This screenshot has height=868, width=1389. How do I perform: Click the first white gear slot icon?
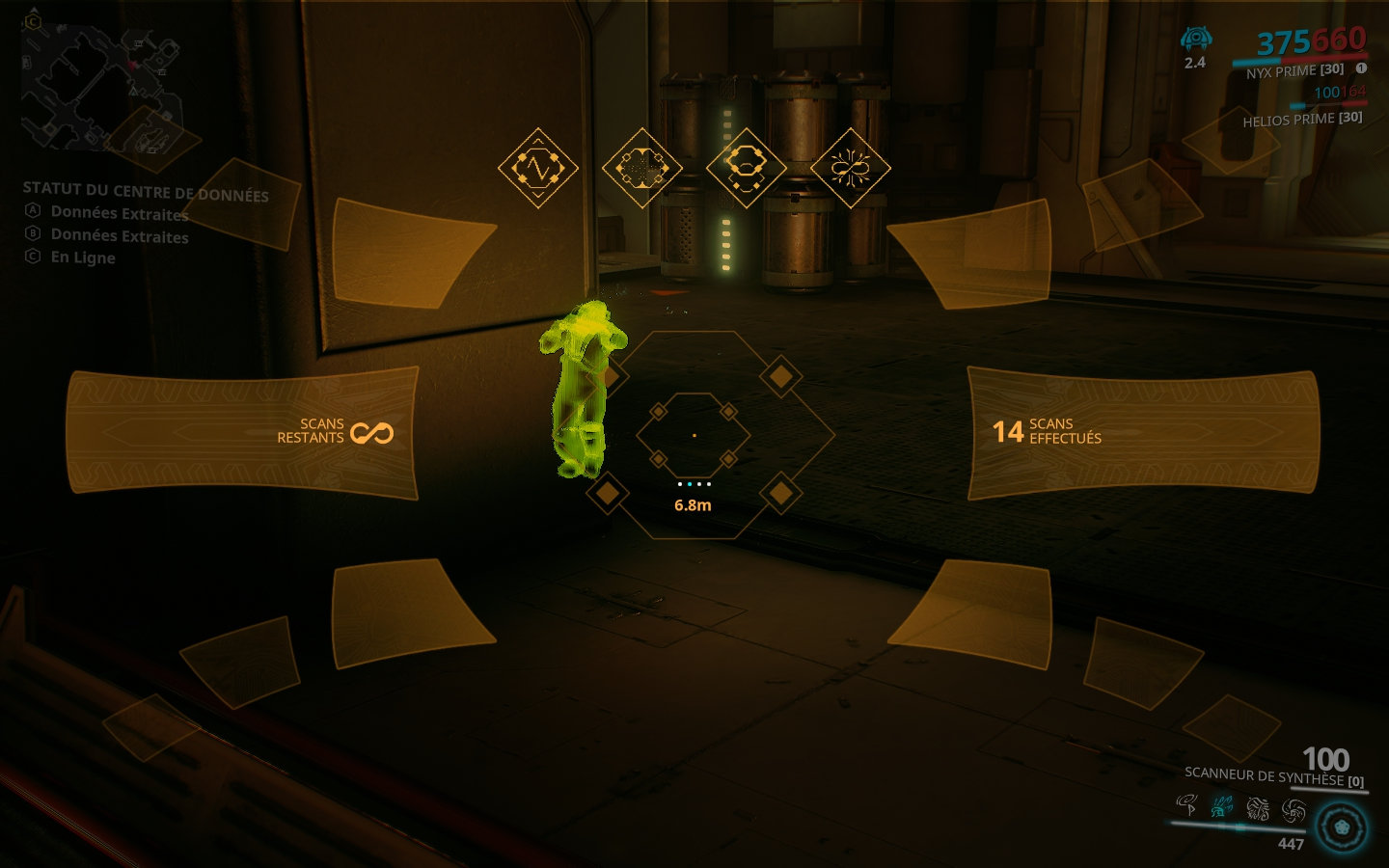click(1186, 805)
